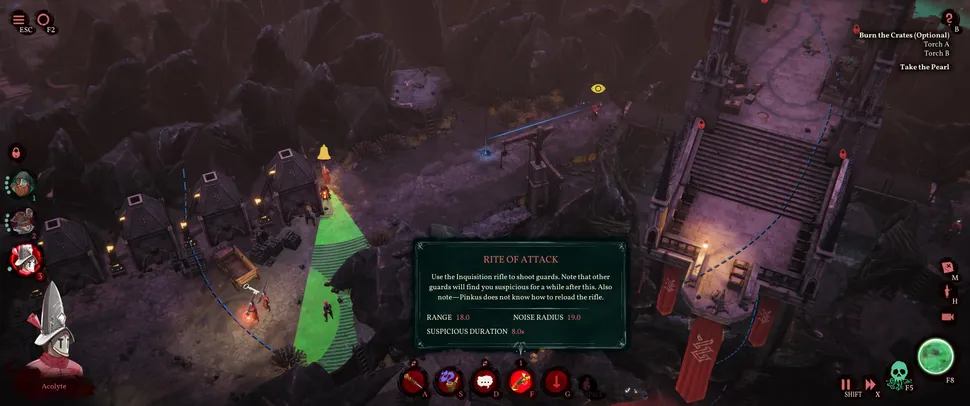The image size is (970, 406).
Task: Activate the club melee ability
Action: pos(415,381)
